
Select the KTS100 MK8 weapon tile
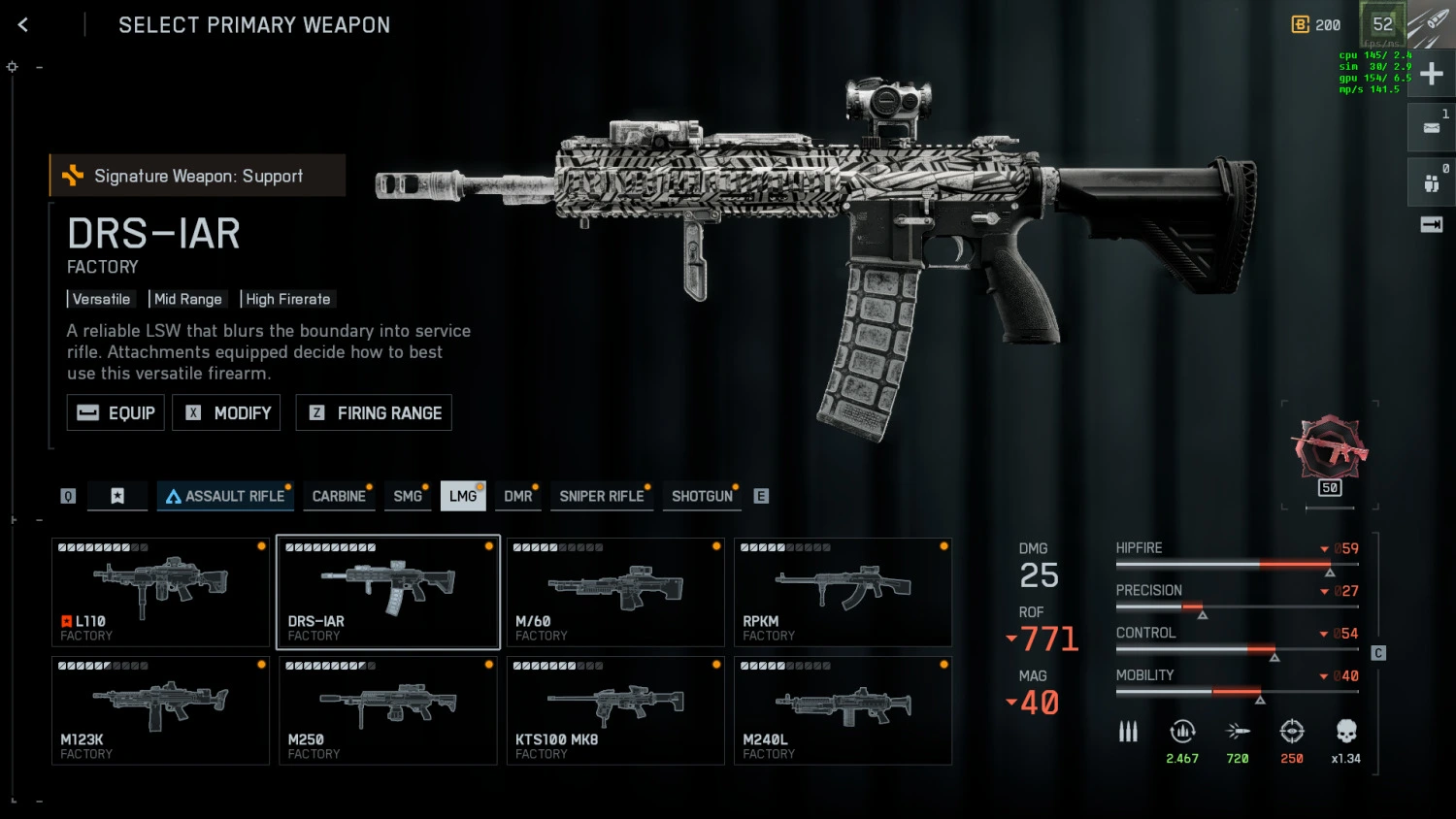click(615, 710)
